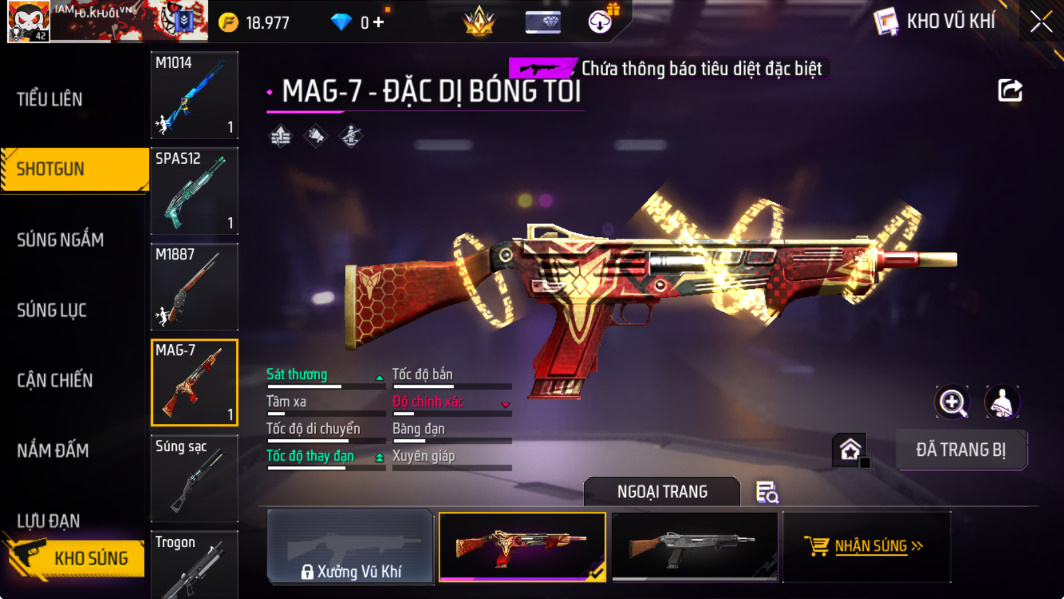Open the Ngoại Trang tab

coord(661,491)
